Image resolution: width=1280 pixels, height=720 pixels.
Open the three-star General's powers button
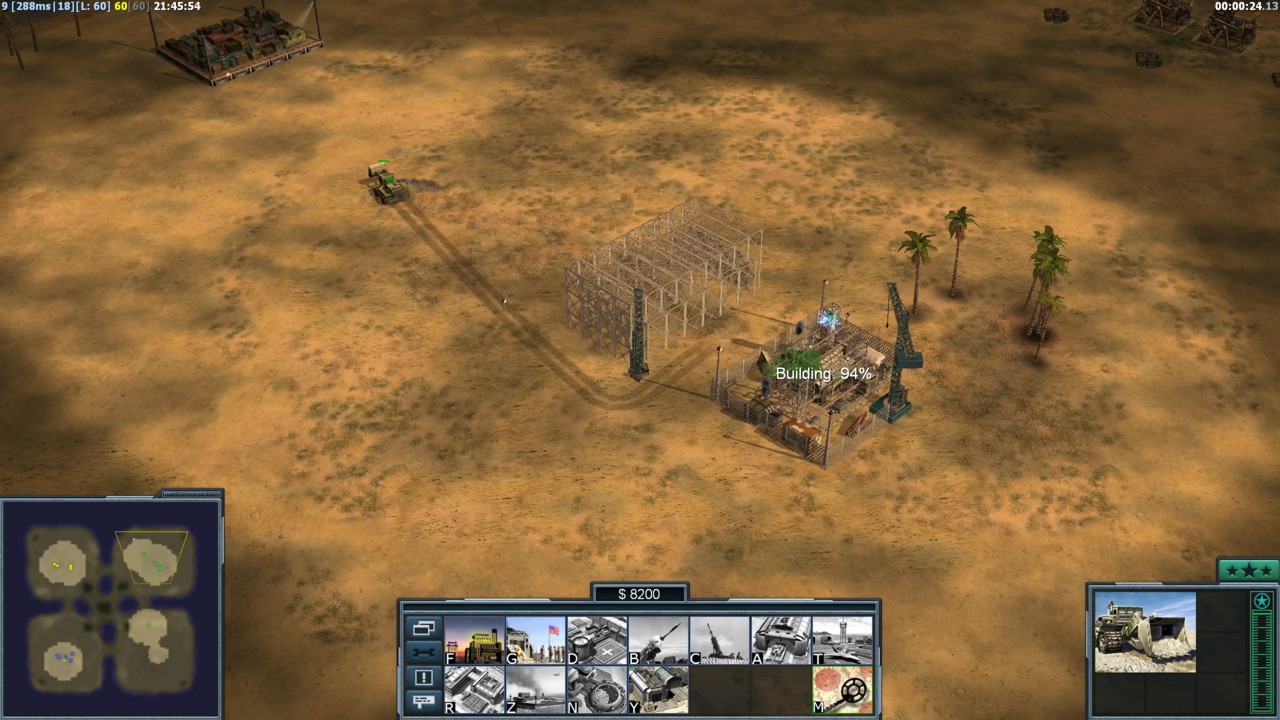coord(1248,571)
